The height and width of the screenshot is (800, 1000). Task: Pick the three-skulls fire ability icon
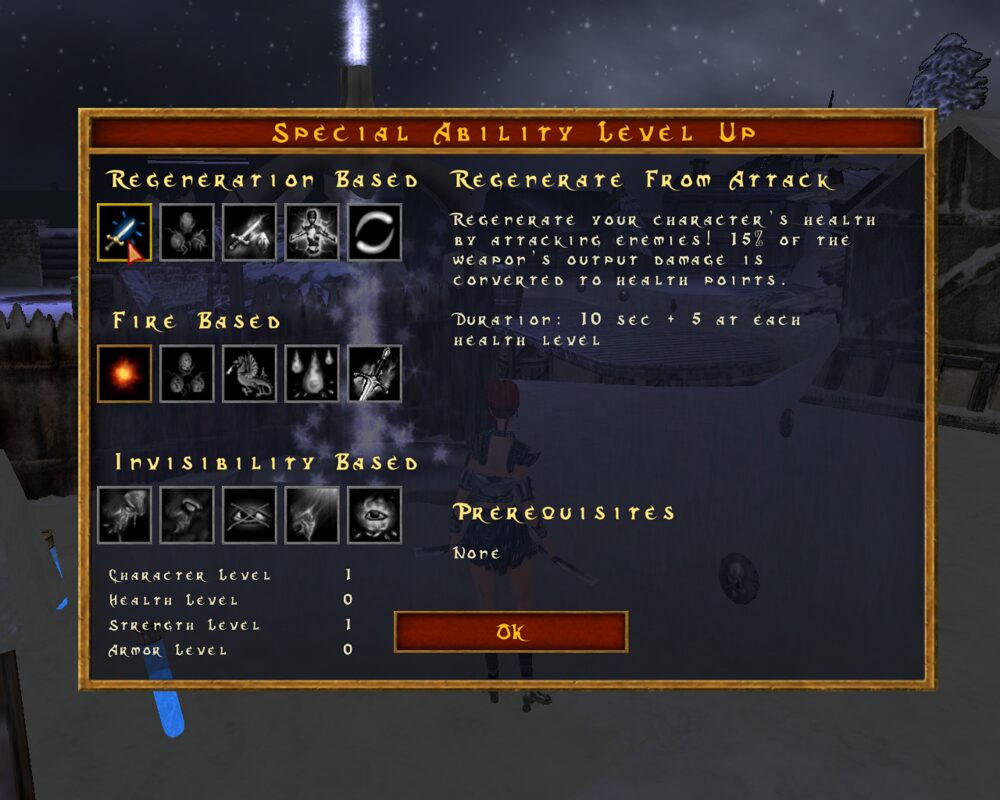pyautogui.click(x=187, y=374)
